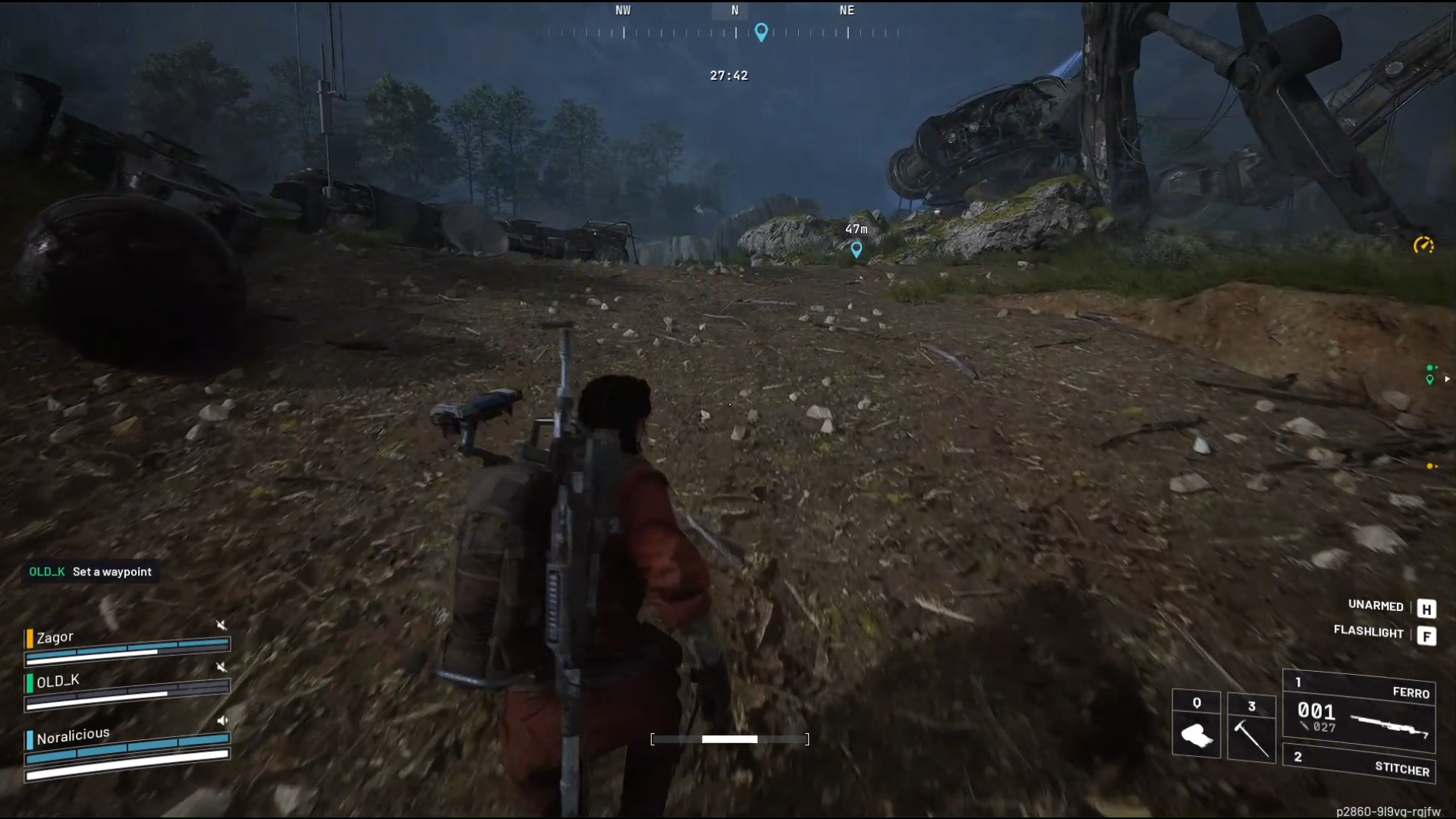
Task: Toggle OLD_K's muted voice icon
Action: [x=221, y=666]
